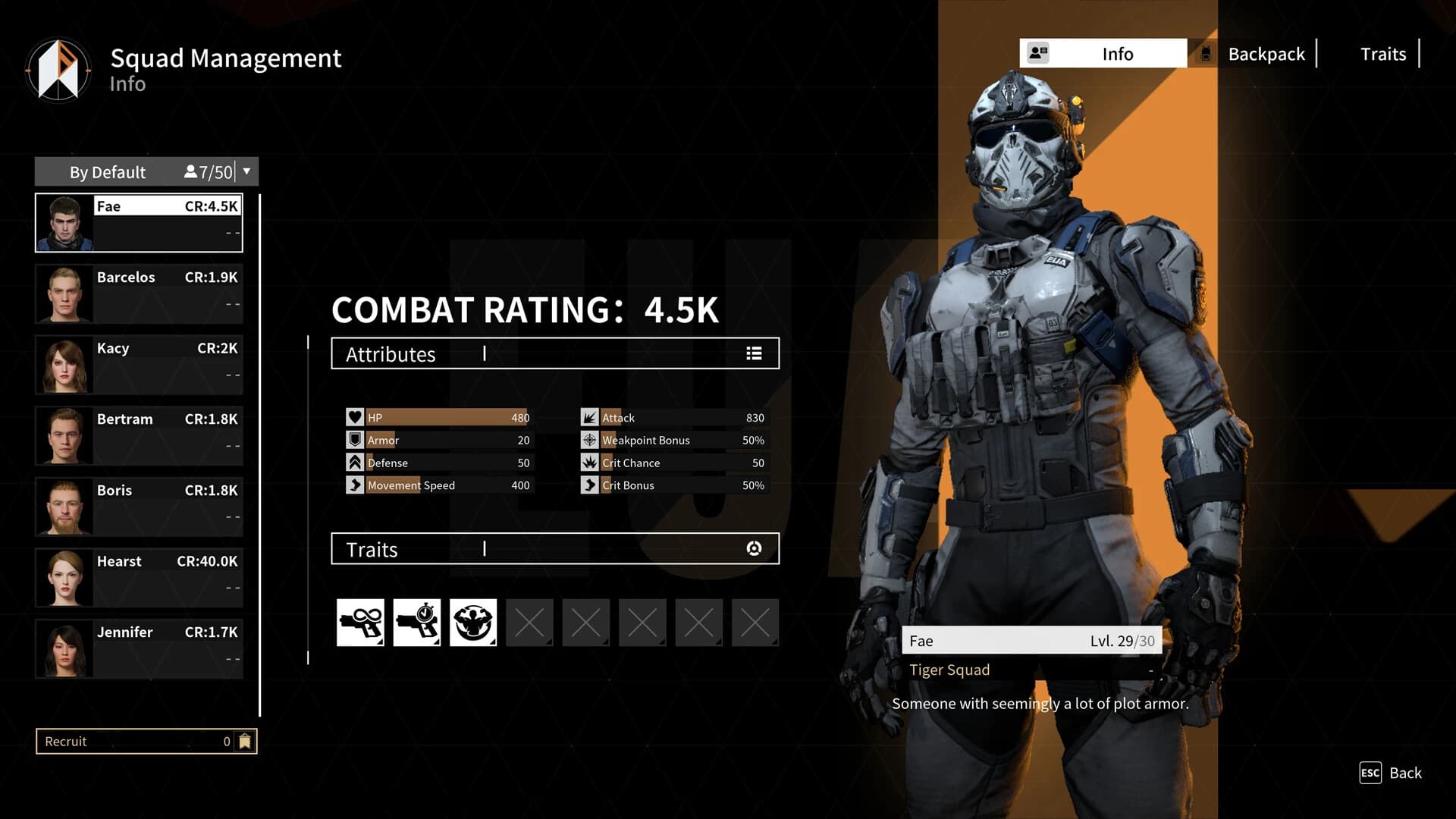Select Hearst from the squad roster
Viewport: 1456px width, 819px height.
click(x=139, y=576)
